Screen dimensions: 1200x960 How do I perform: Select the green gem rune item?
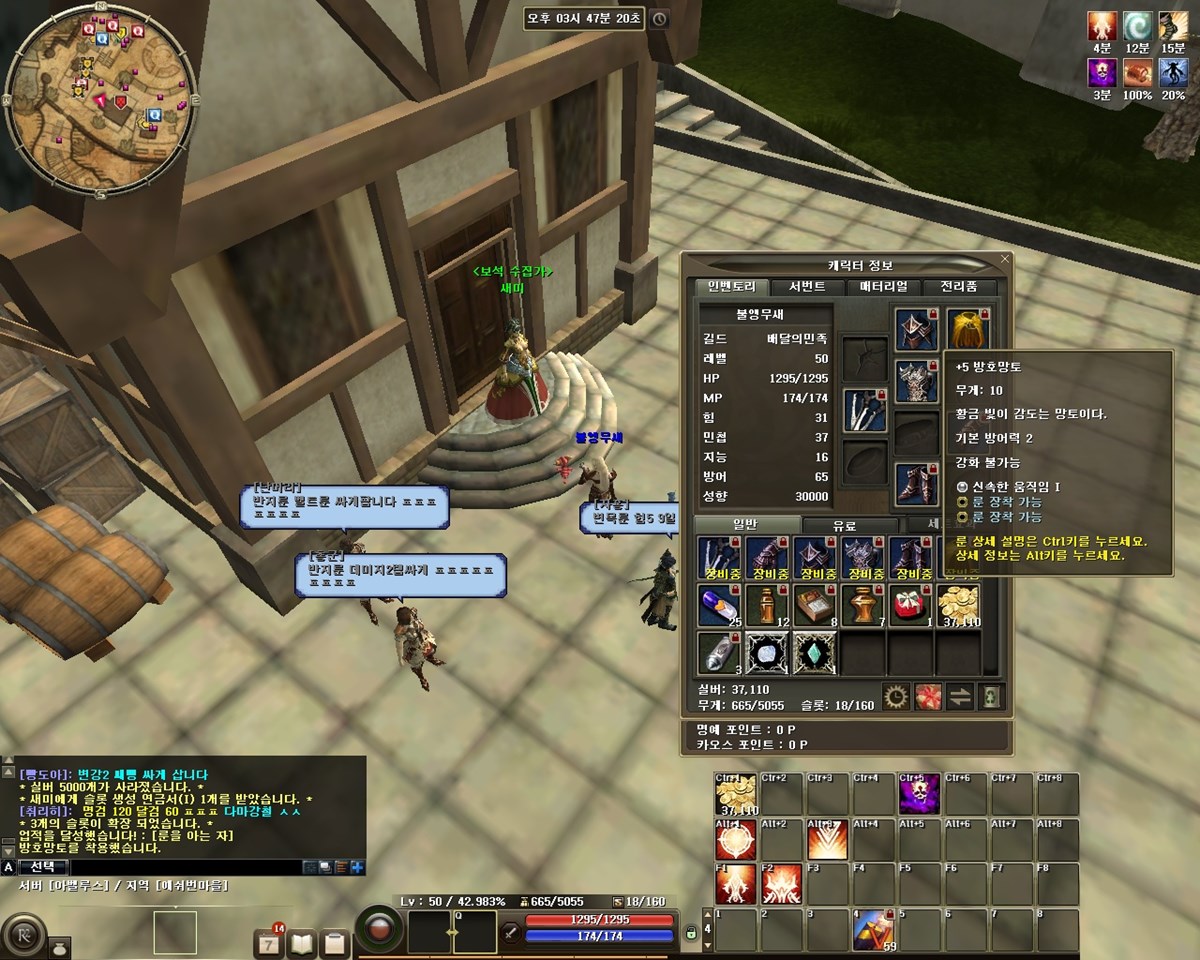[x=815, y=652]
